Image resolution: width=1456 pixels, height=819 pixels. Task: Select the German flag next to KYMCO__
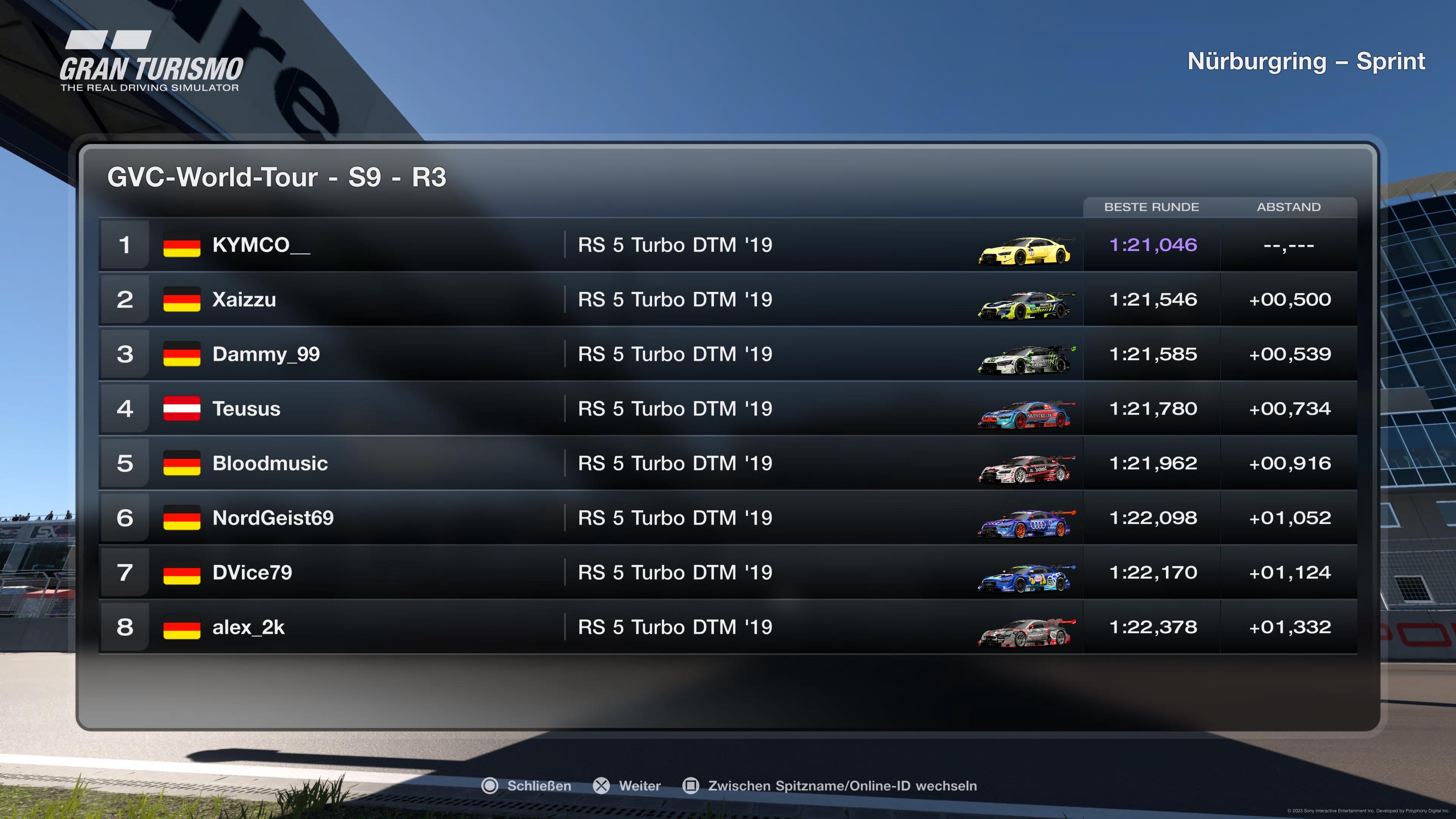pyautogui.click(x=181, y=245)
